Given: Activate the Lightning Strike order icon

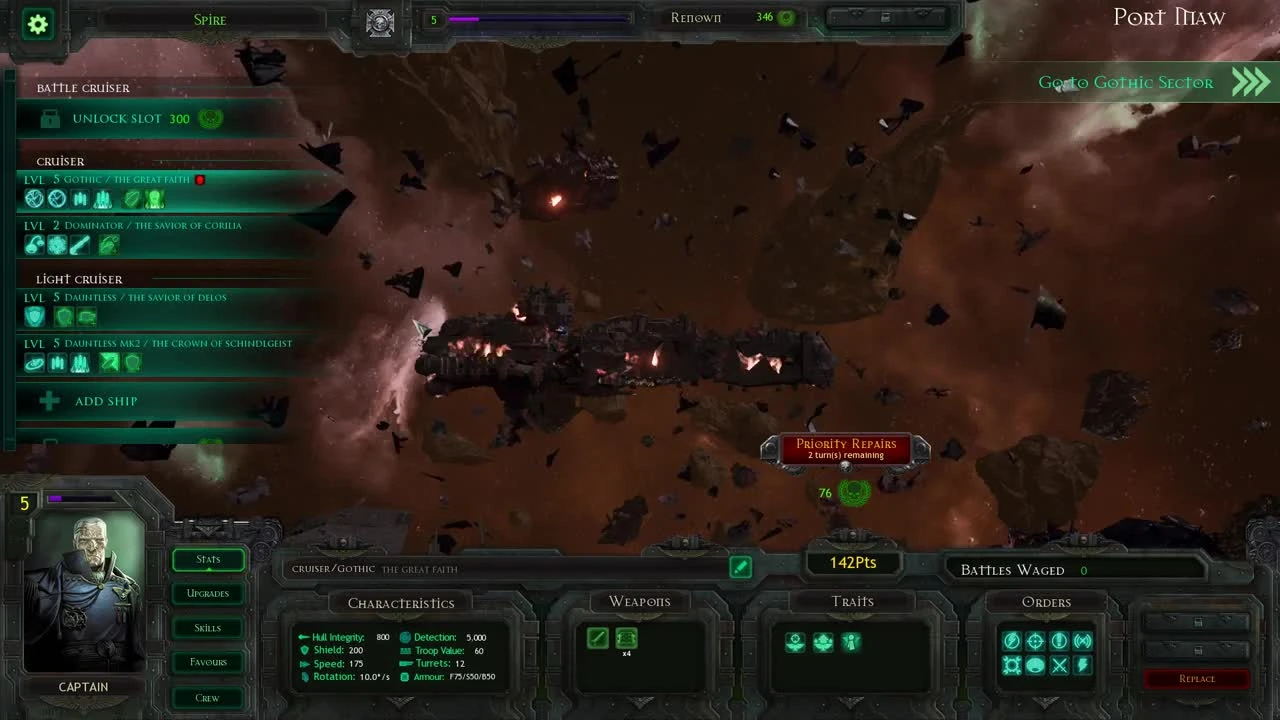Looking at the screenshot, I should (1082, 665).
